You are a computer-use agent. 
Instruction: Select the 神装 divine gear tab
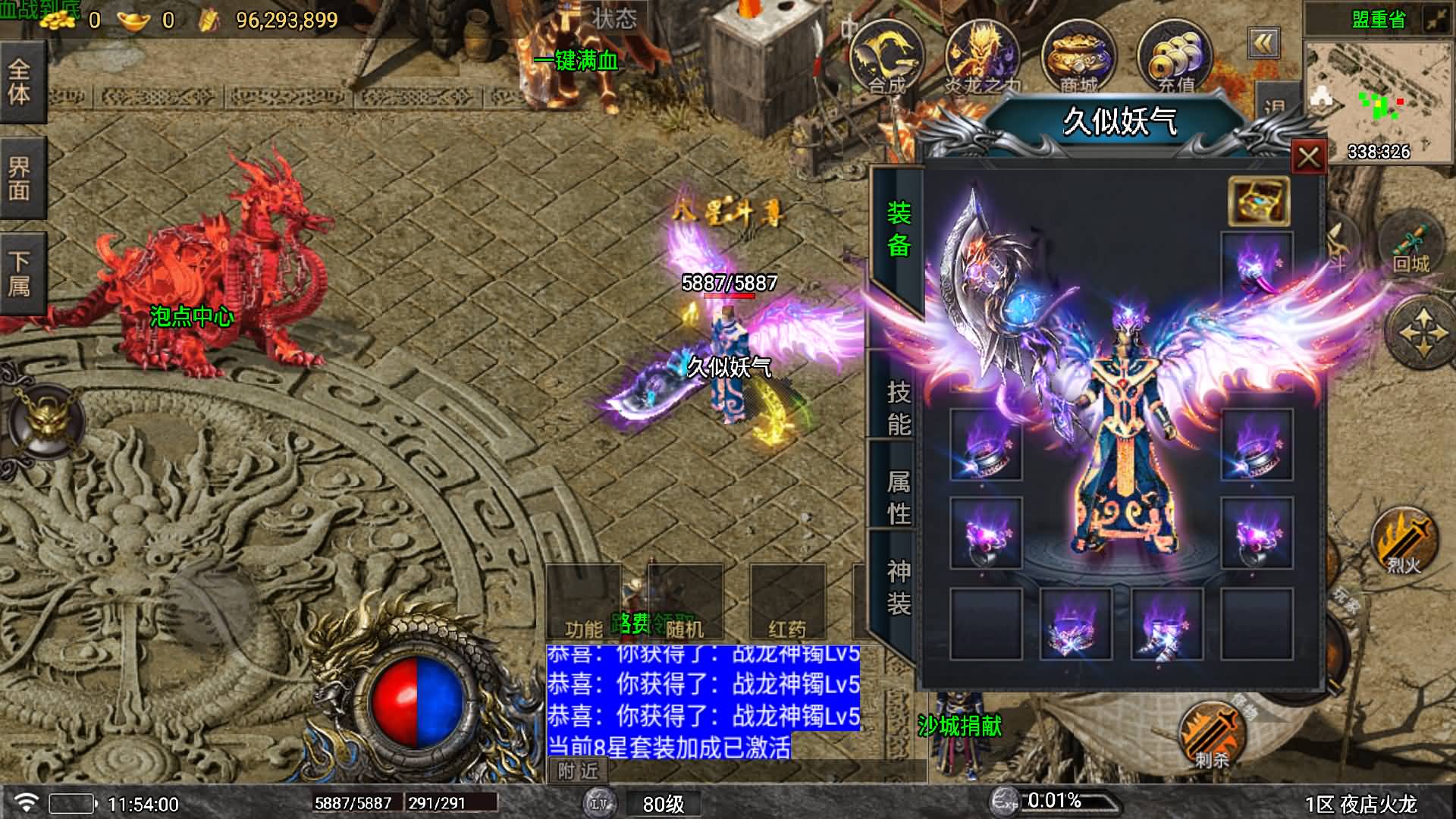[x=899, y=587]
